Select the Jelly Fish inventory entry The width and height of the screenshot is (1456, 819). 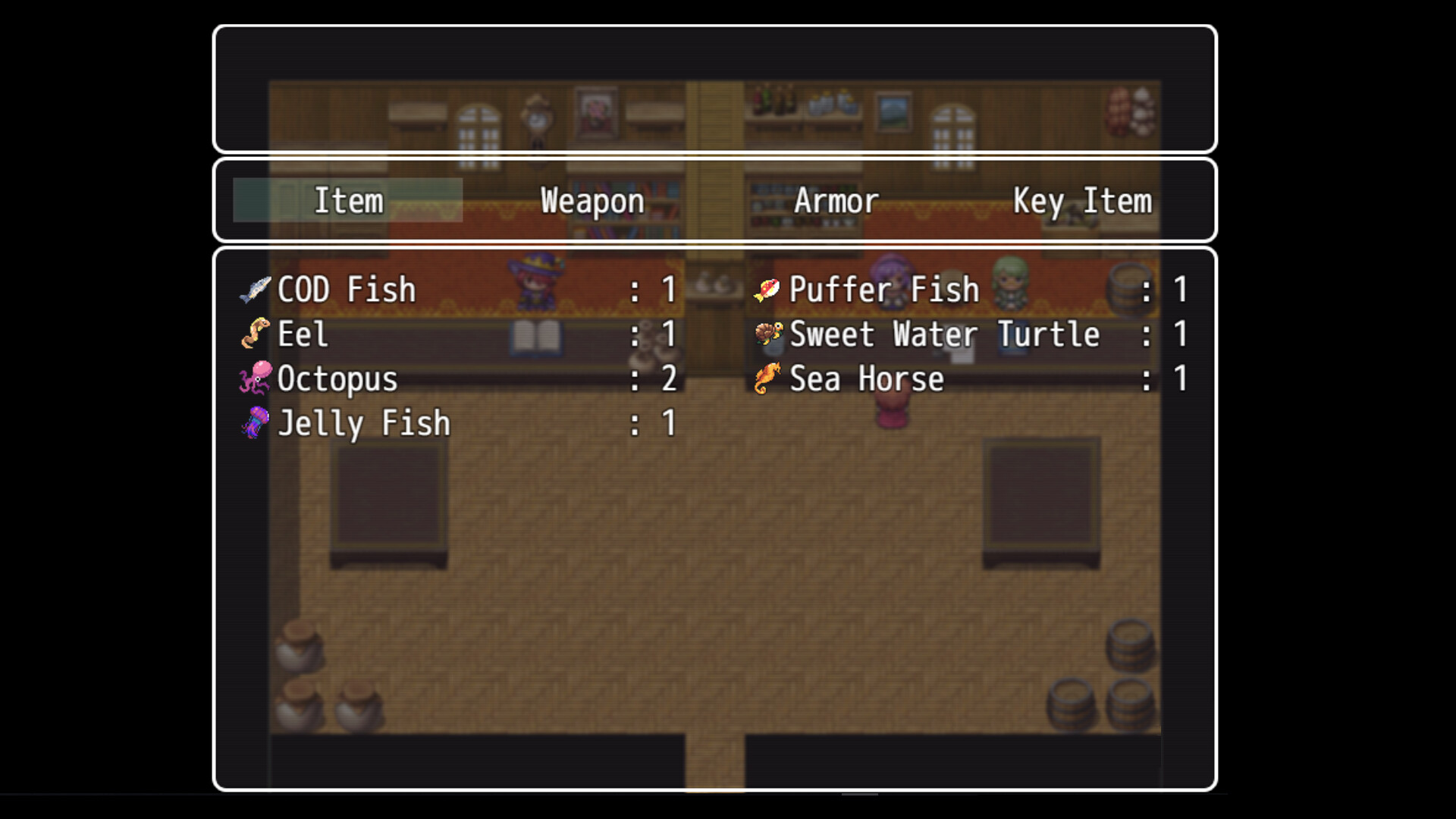point(362,423)
